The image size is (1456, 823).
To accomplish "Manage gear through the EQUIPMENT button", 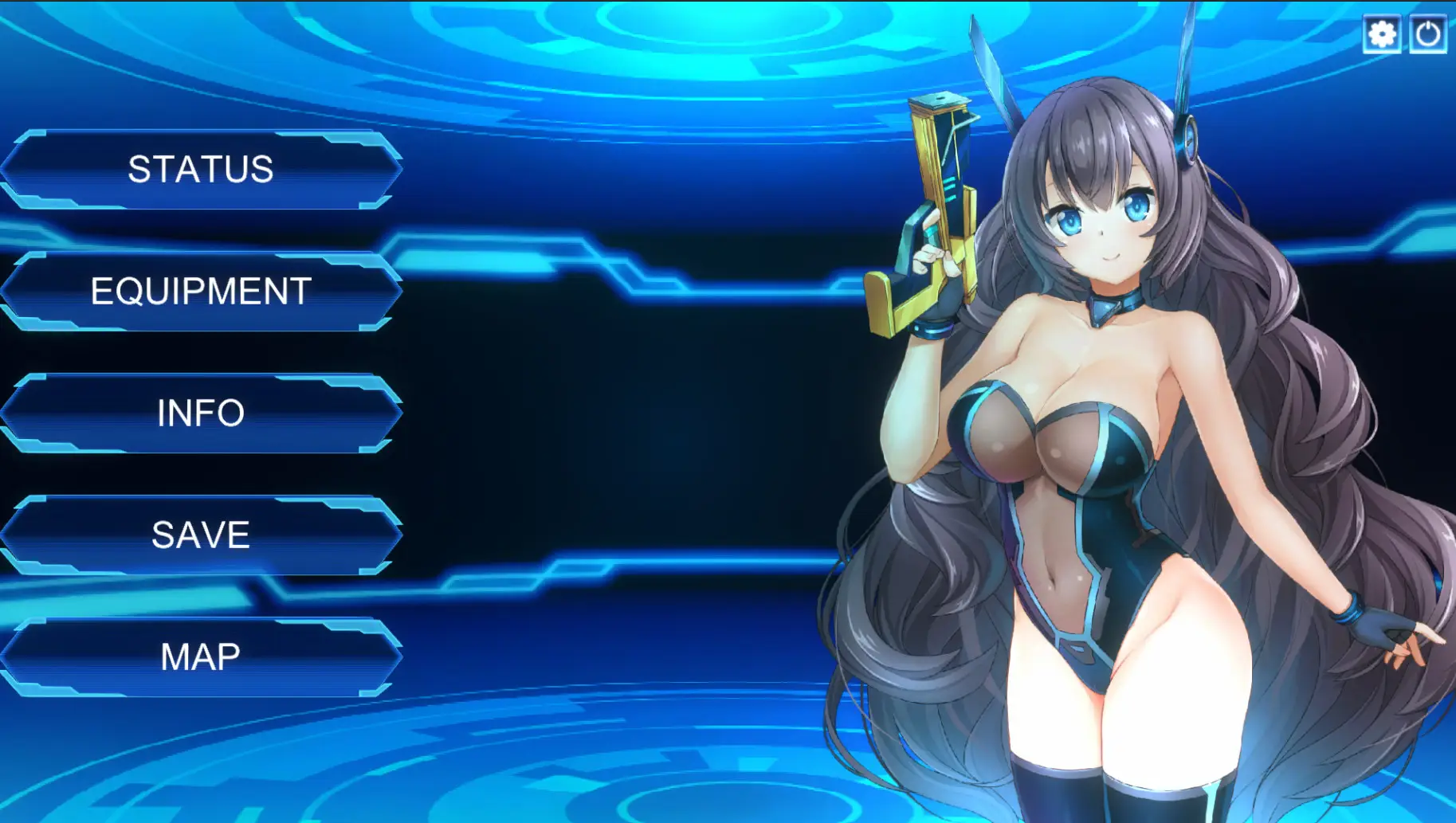I will (199, 292).
